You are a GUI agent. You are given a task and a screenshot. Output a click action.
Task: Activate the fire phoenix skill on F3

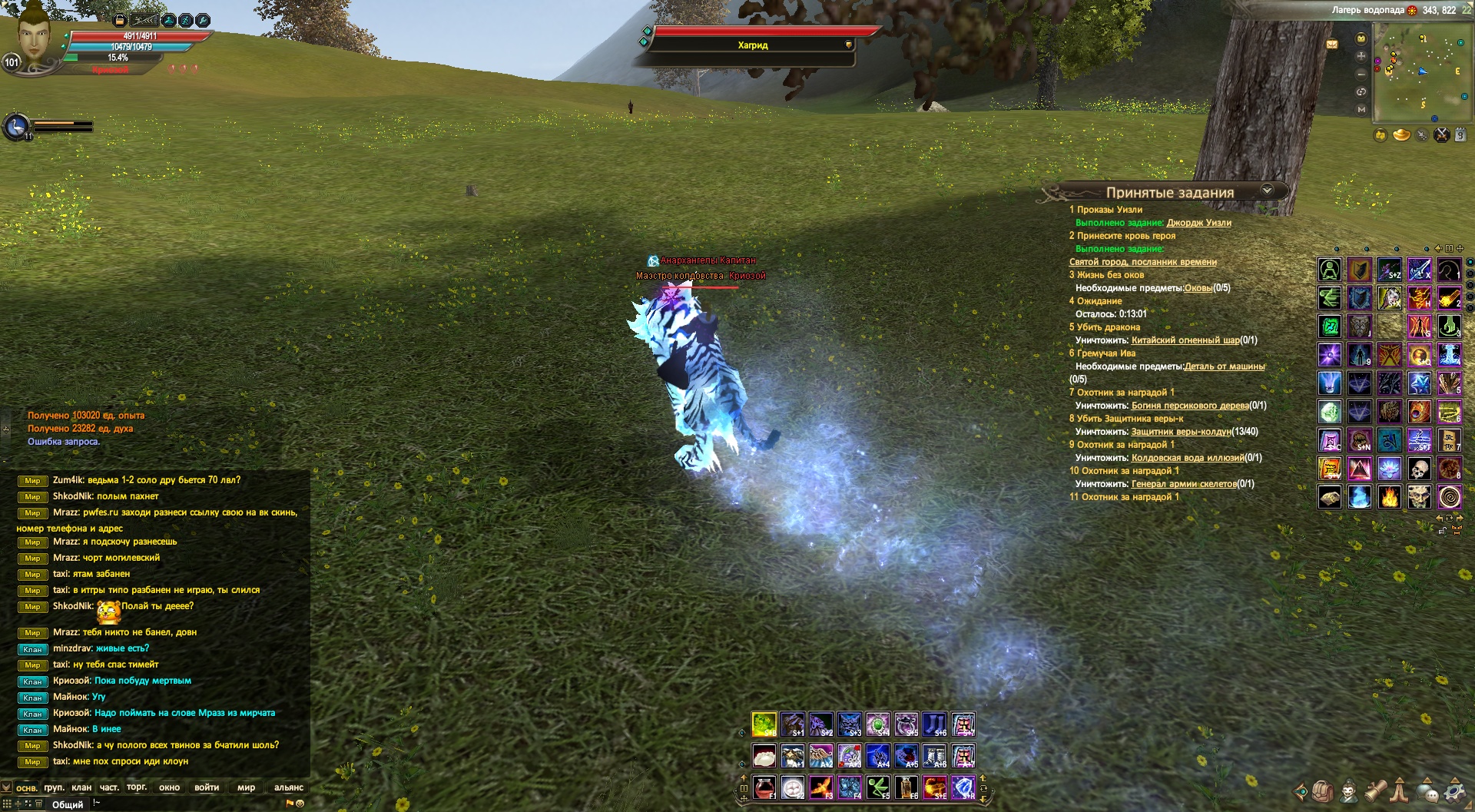tap(820, 787)
